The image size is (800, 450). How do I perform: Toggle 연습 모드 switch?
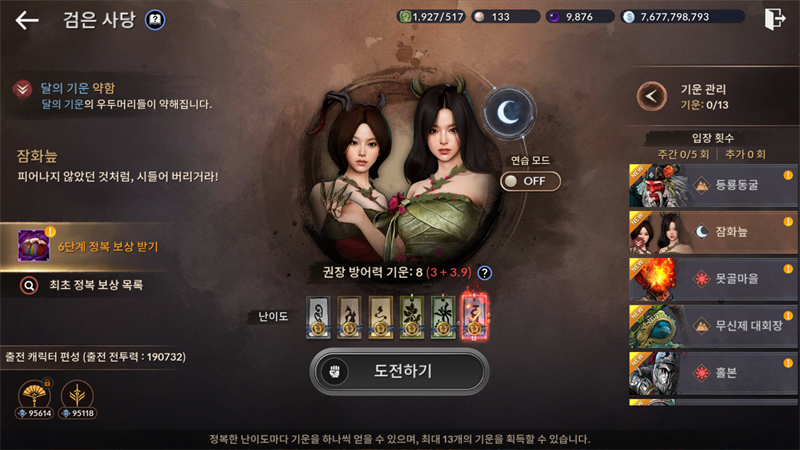tap(530, 181)
